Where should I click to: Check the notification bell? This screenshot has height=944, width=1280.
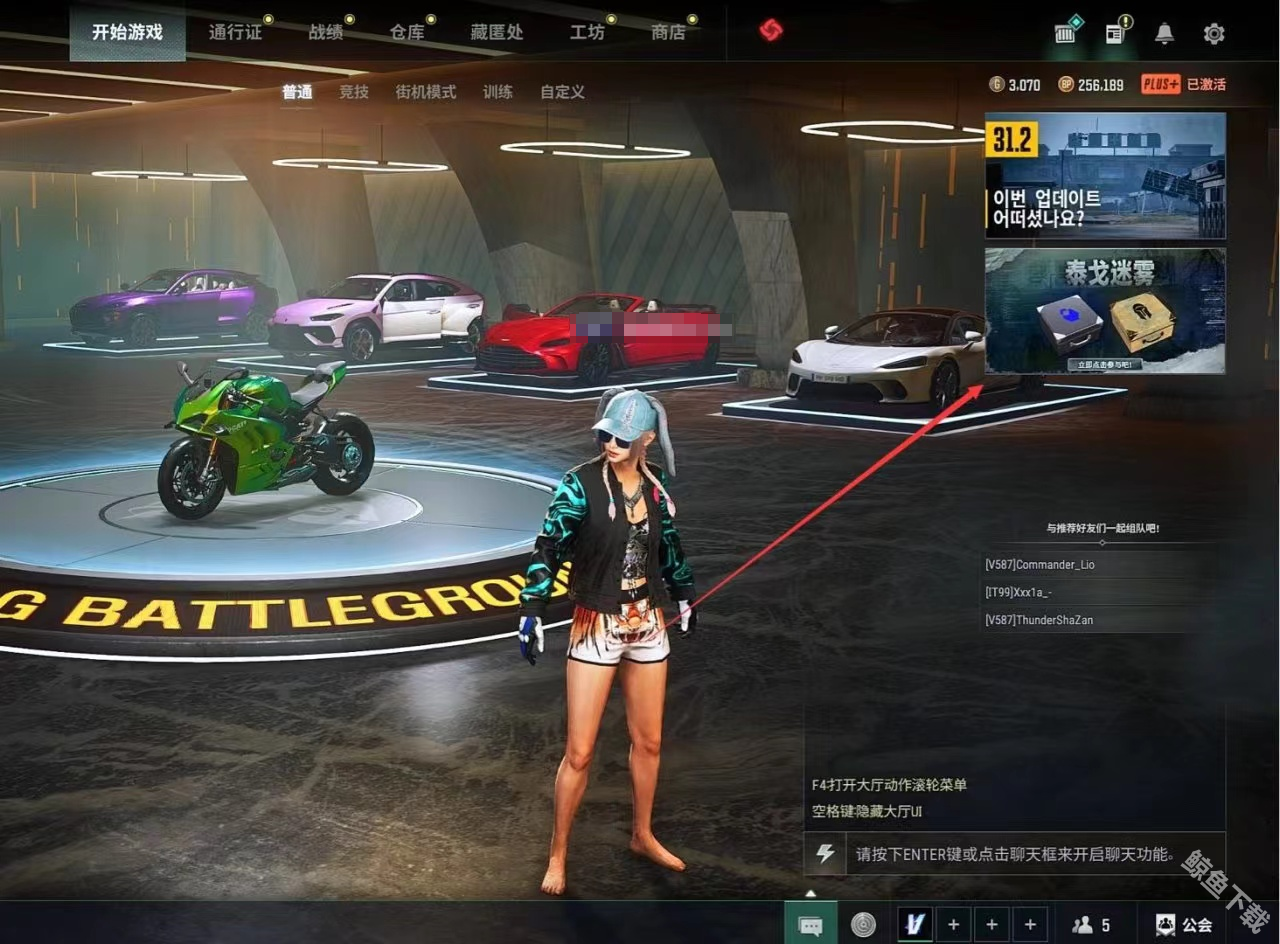tap(1164, 34)
